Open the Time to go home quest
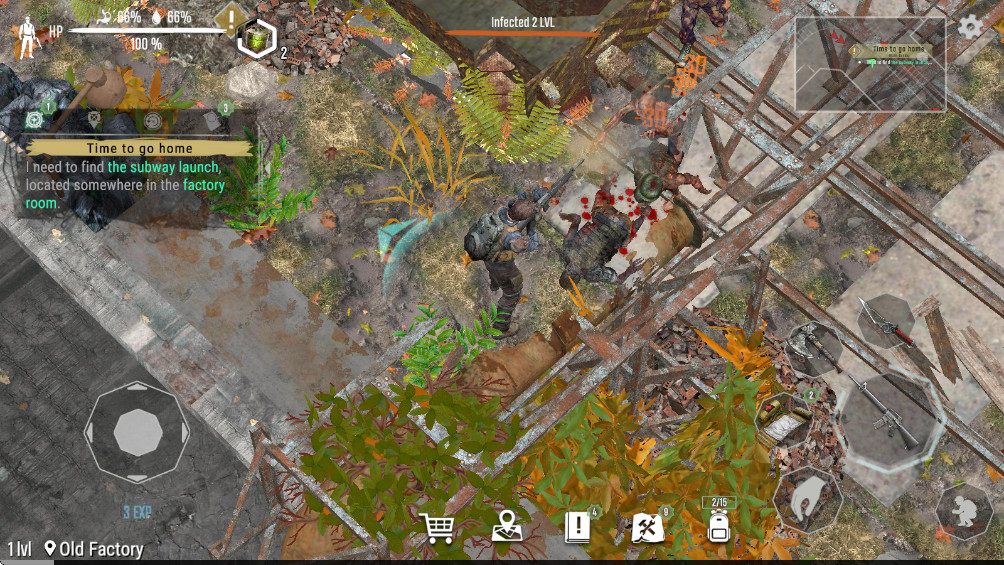The image size is (1004, 565). (140, 148)
